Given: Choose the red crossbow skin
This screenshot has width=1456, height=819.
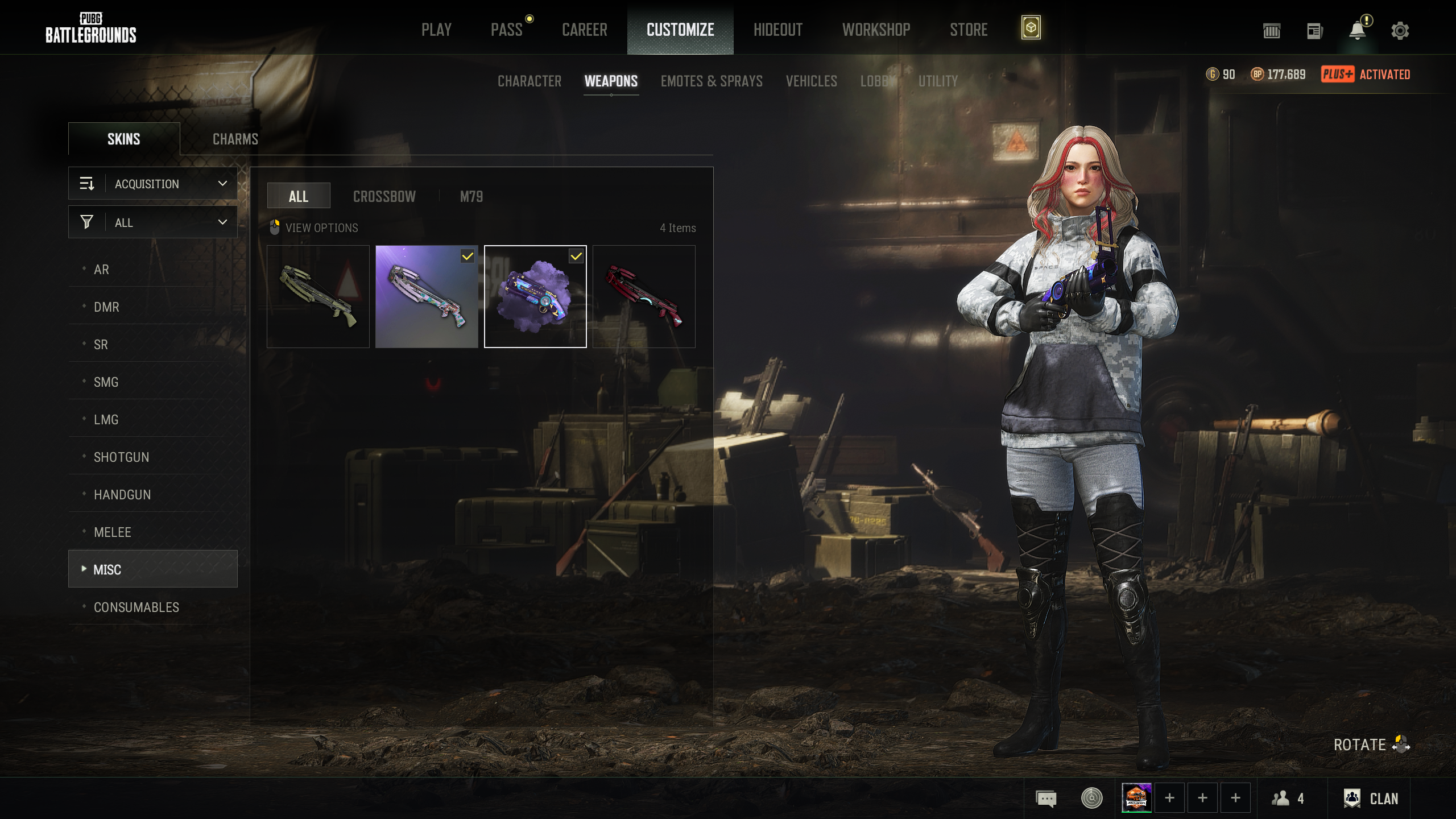Looking at the screenshot, I should (x=643, y=296).
